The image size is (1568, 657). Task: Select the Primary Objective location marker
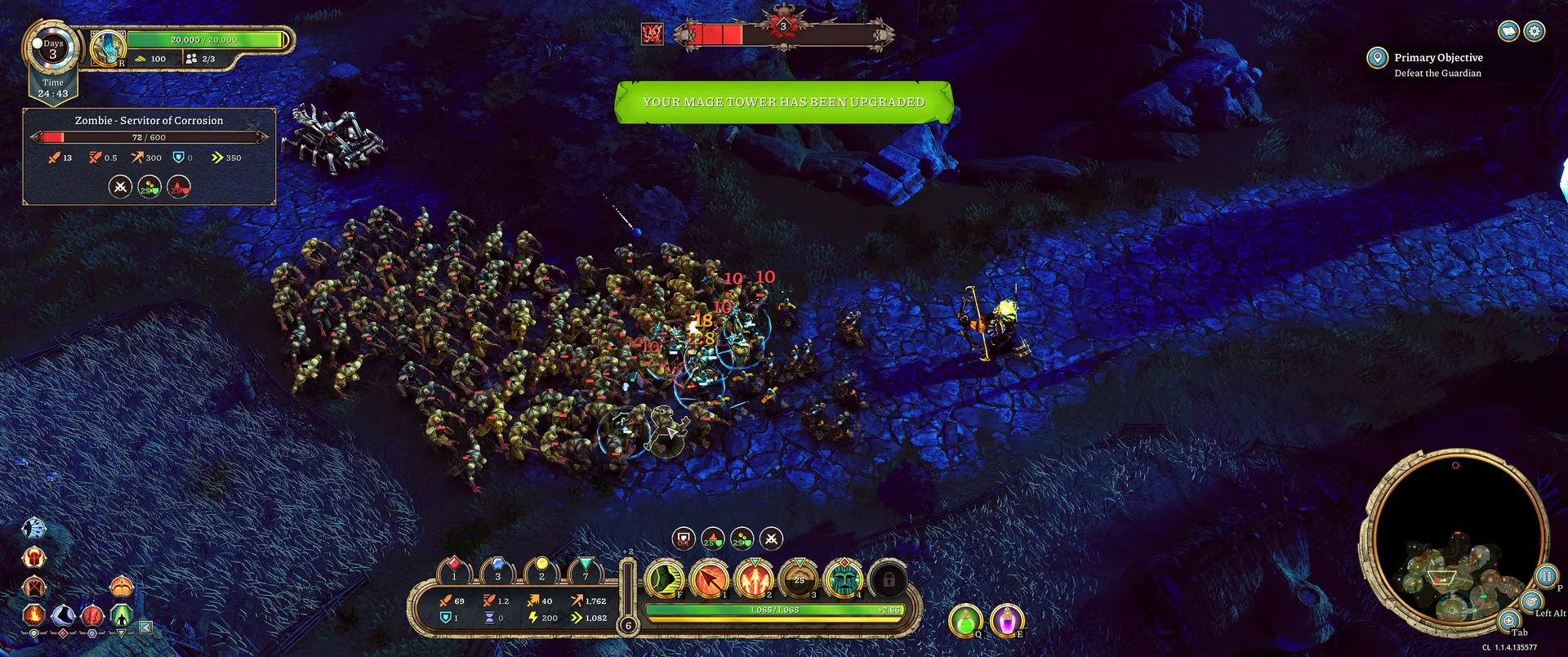pyautogui.click(x=1377, y=57)
